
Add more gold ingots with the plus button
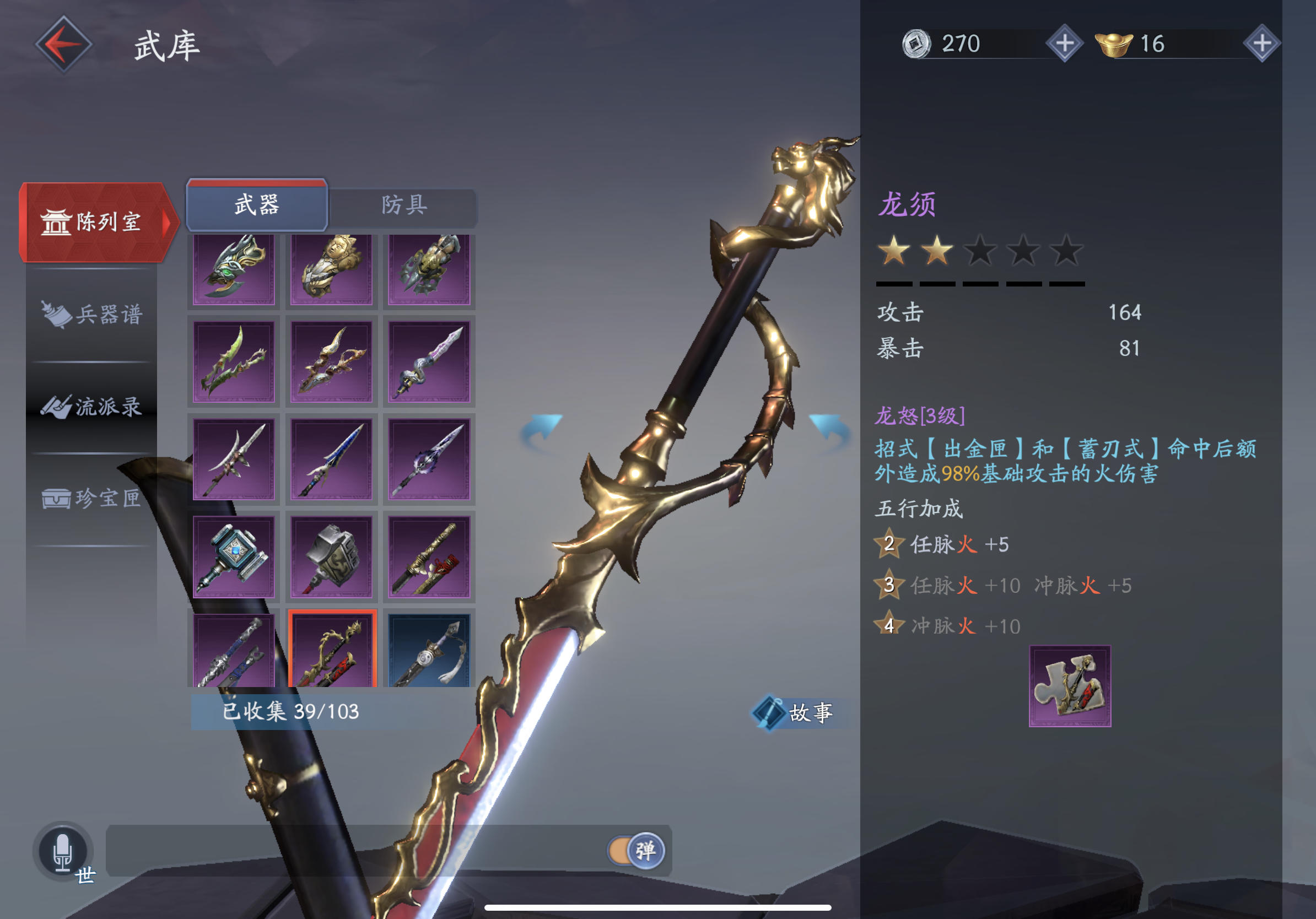[1261, 44]
